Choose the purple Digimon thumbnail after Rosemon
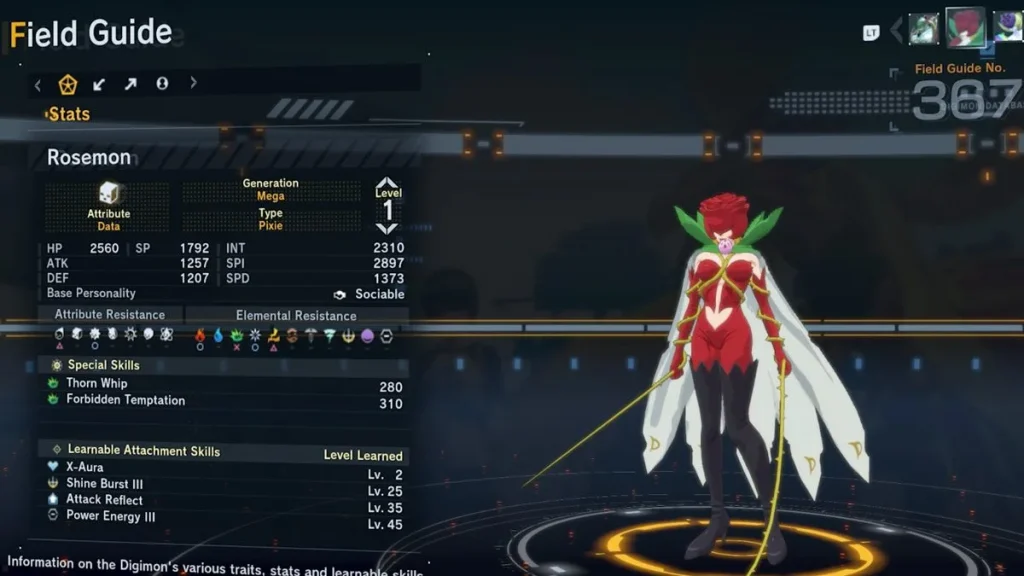This screenshot has height=576, width=1024. tap(1007, 28)
